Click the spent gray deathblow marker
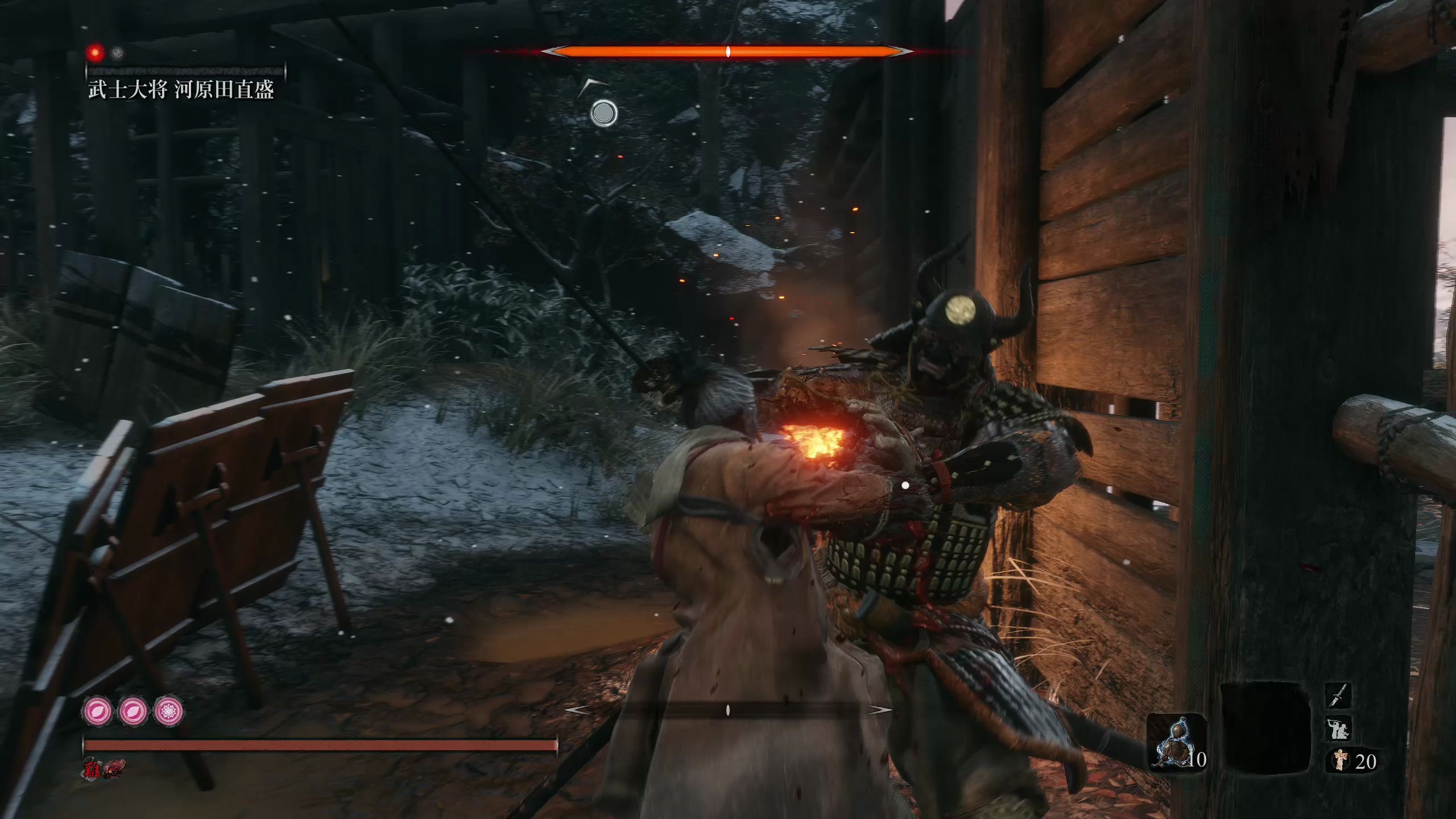 [117, 53]
